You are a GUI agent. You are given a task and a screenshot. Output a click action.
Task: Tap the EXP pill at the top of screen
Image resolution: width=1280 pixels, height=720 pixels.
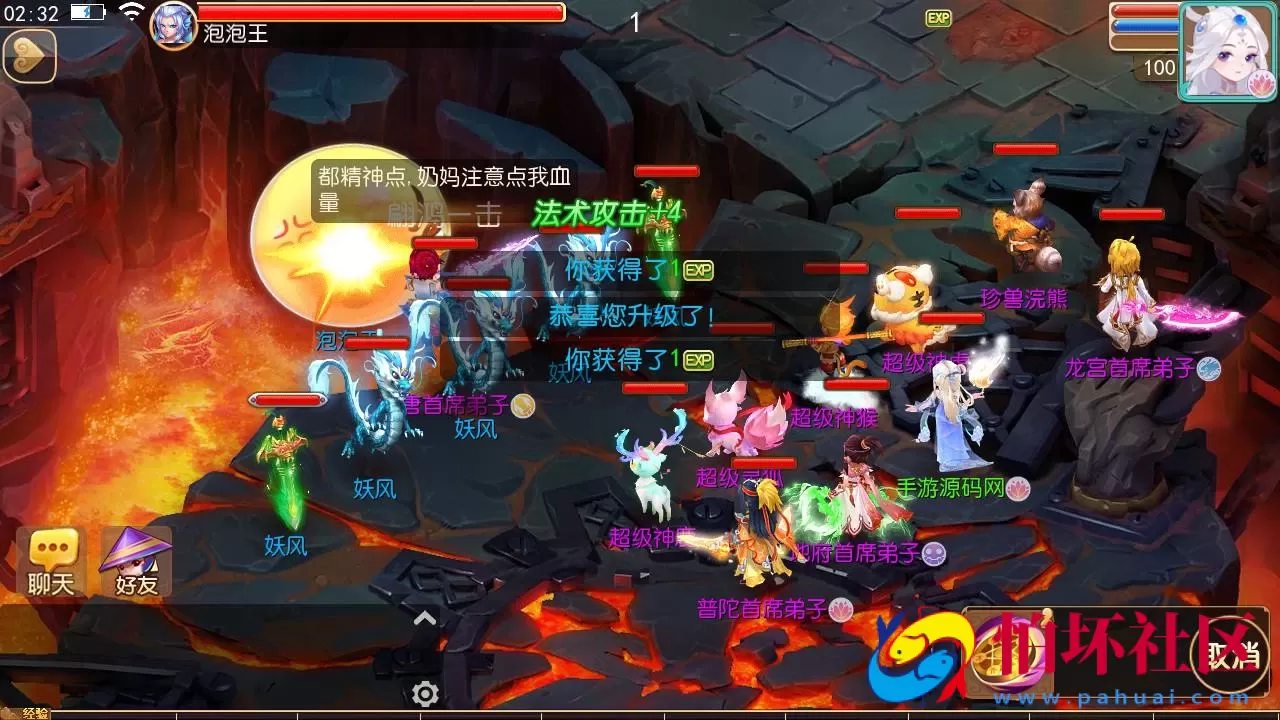coord(938,17)
